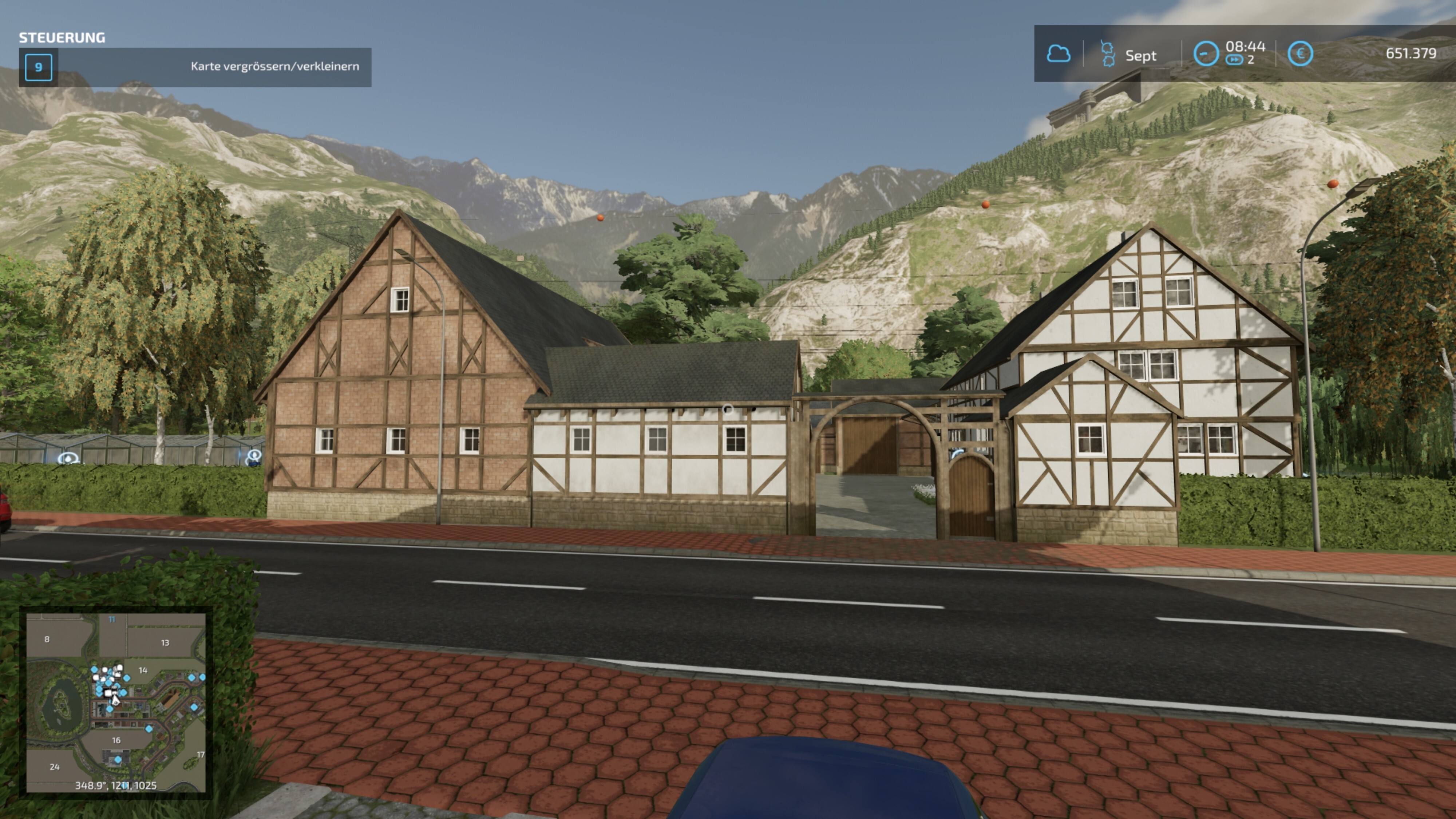Image resolution: width=1456 pixels, height=819 pixels.
Task: Choose field 13 on the minimap
Action: coord(165,643)
